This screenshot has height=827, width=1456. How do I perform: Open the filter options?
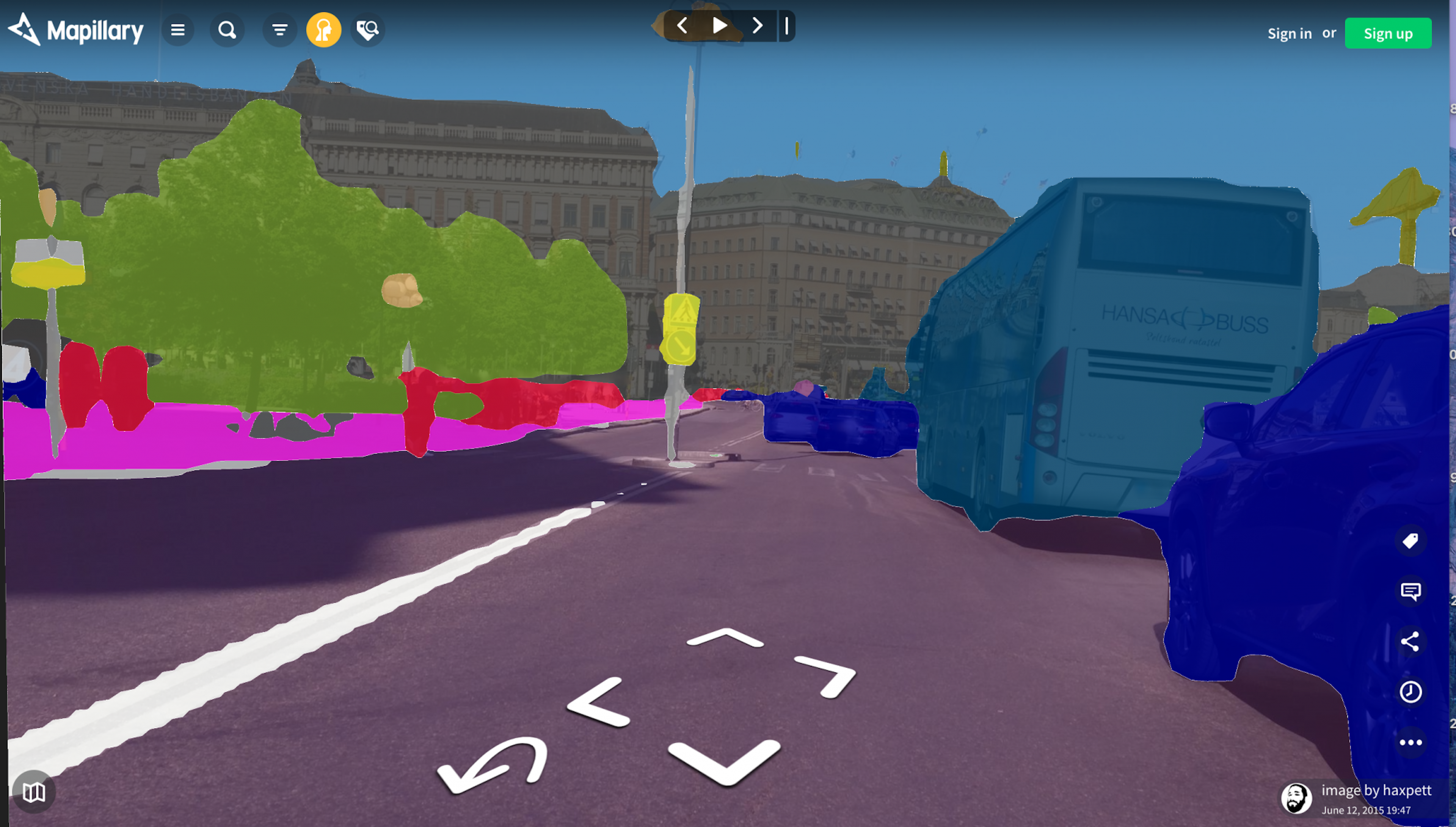point(279,30)
